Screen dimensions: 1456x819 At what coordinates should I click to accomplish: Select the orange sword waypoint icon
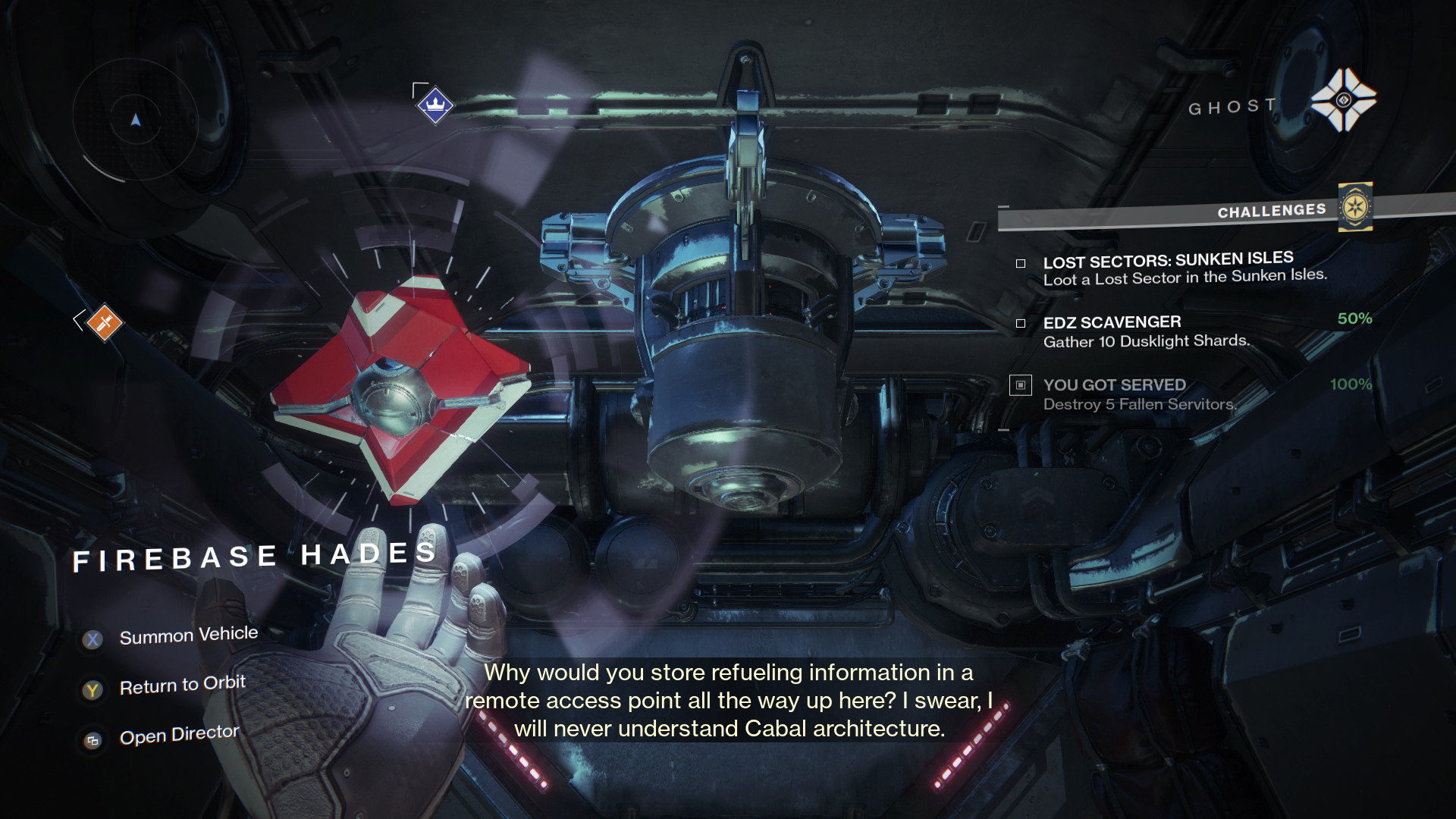tap(105, 323)
